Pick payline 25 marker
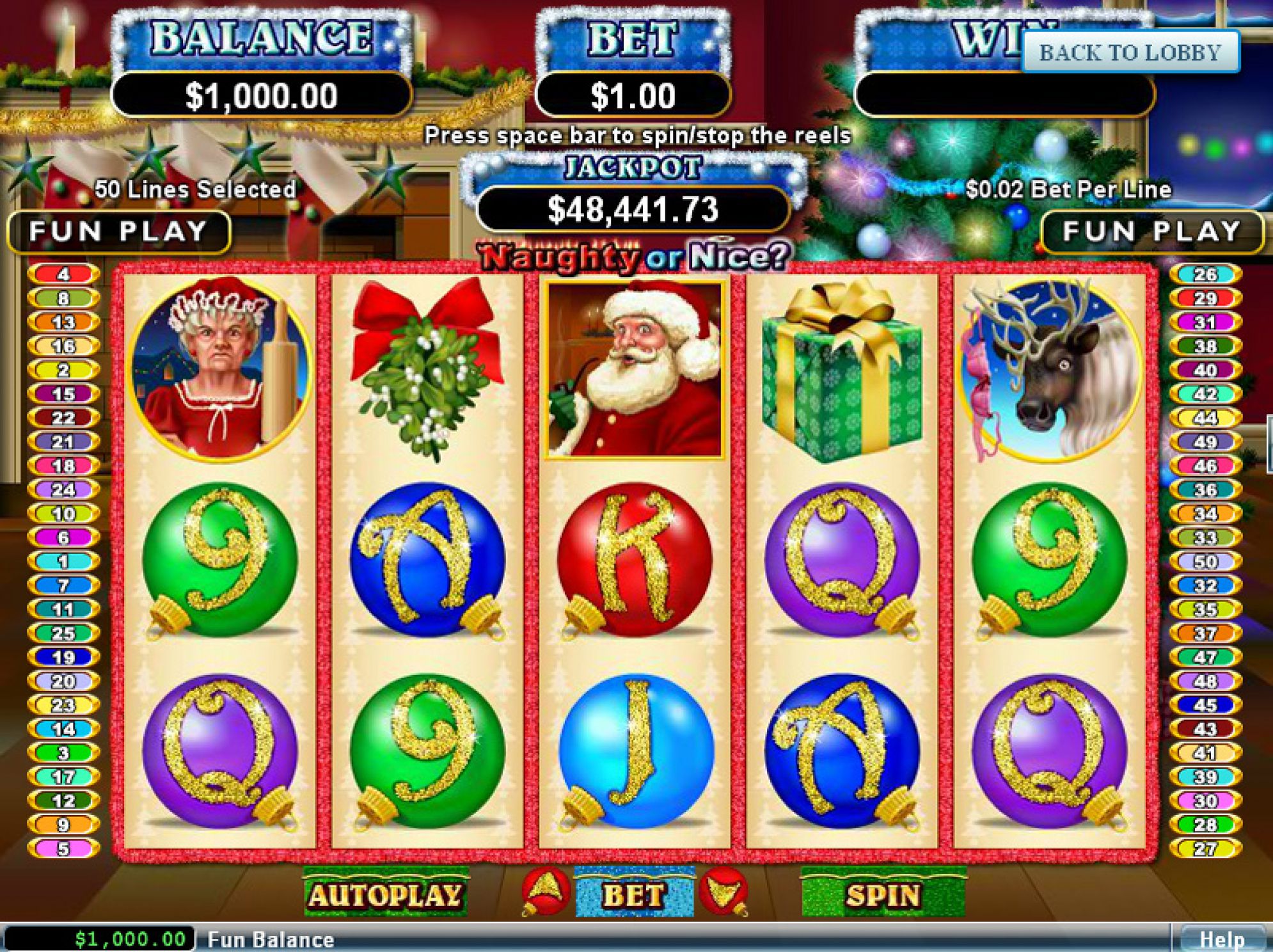Image resolution: width=1273 pixels, height=952 pixels. pos(63,633)
